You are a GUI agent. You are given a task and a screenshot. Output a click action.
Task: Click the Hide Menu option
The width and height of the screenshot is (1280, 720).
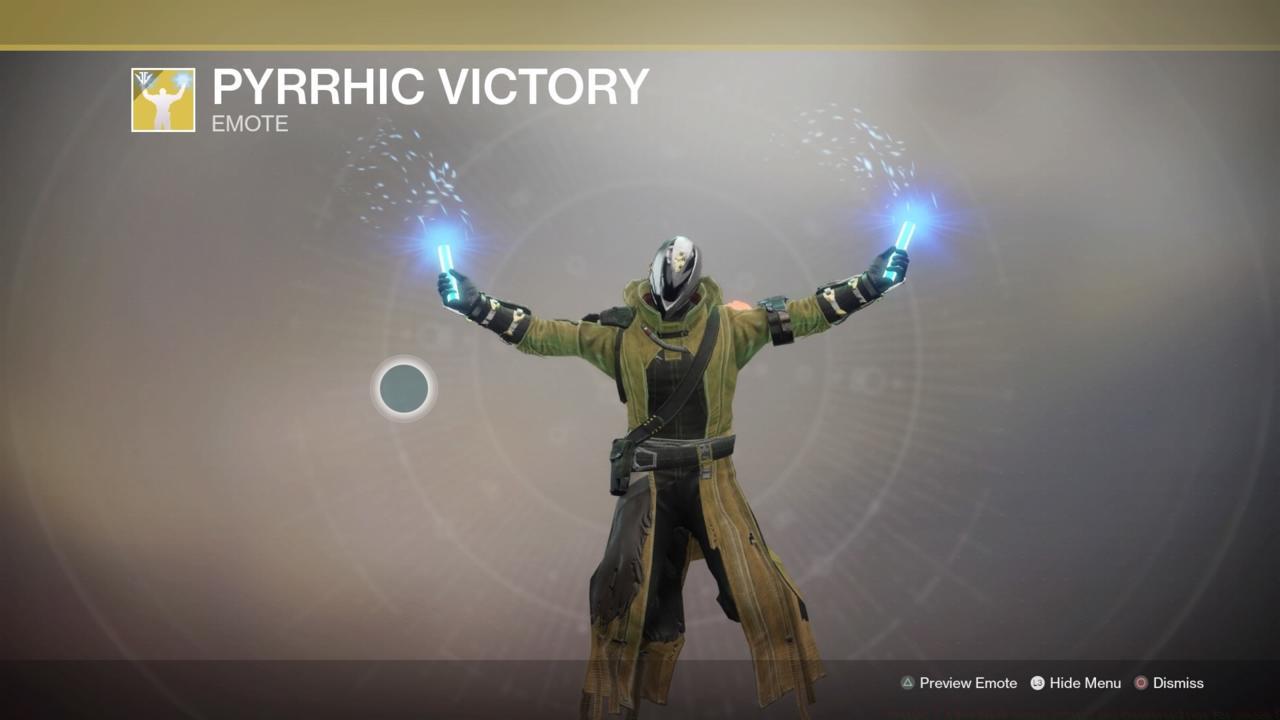click(x=1087, y=683)
